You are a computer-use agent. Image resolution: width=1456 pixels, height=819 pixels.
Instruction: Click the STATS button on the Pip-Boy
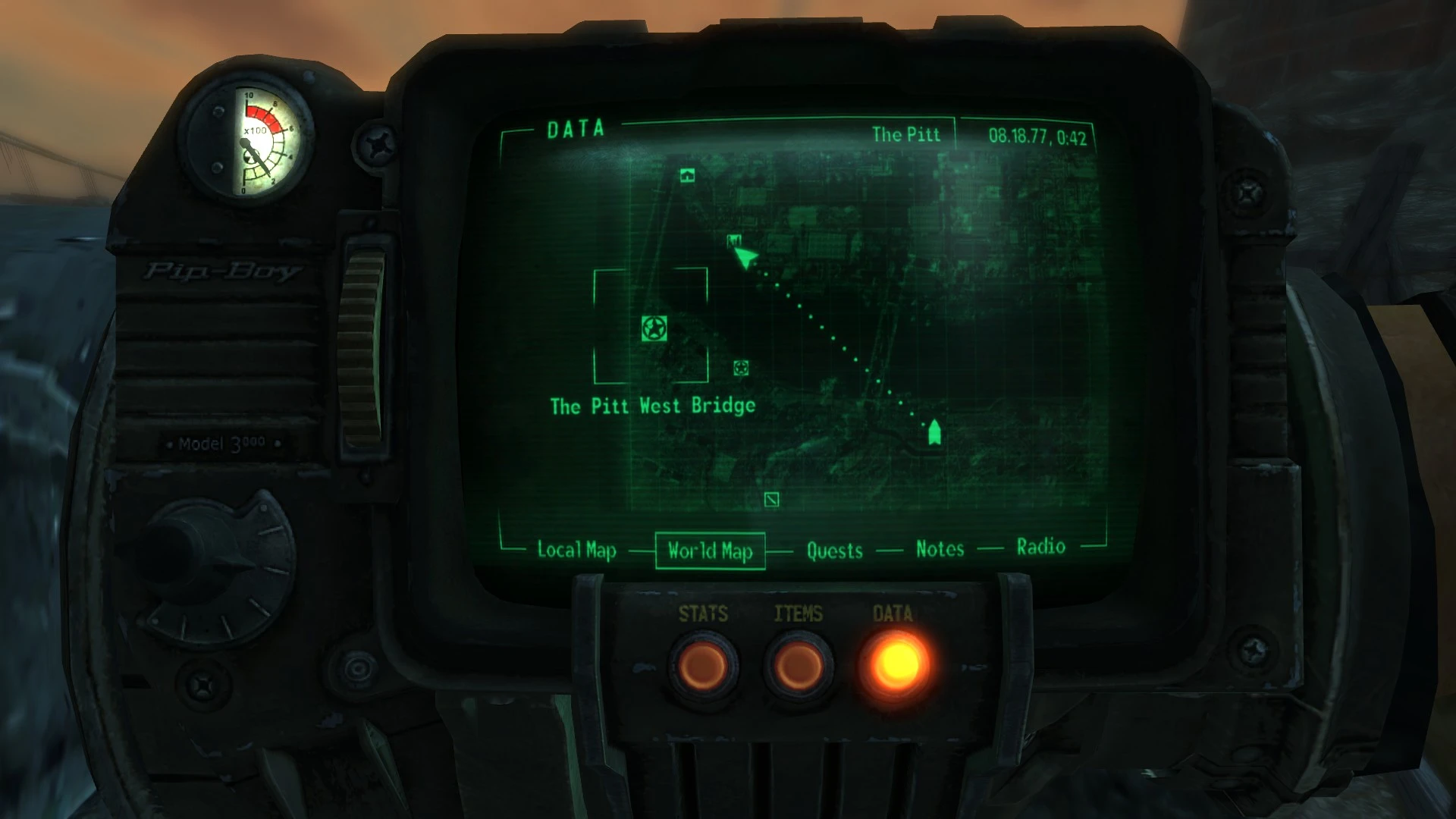coord(703,667)
